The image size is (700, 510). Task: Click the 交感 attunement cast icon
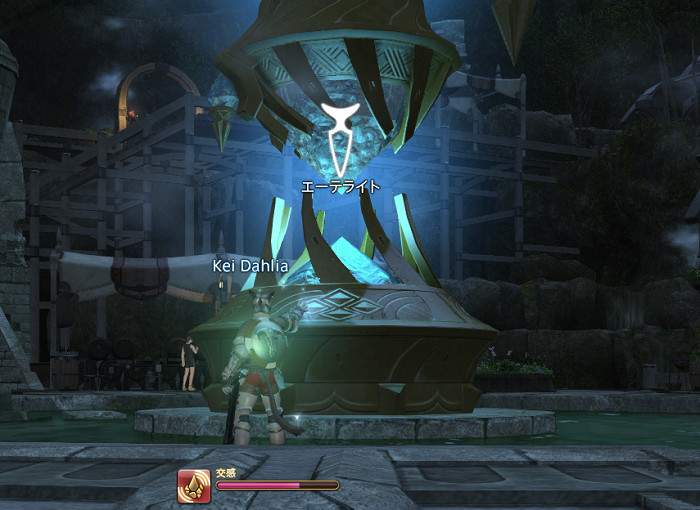(195, 486)
